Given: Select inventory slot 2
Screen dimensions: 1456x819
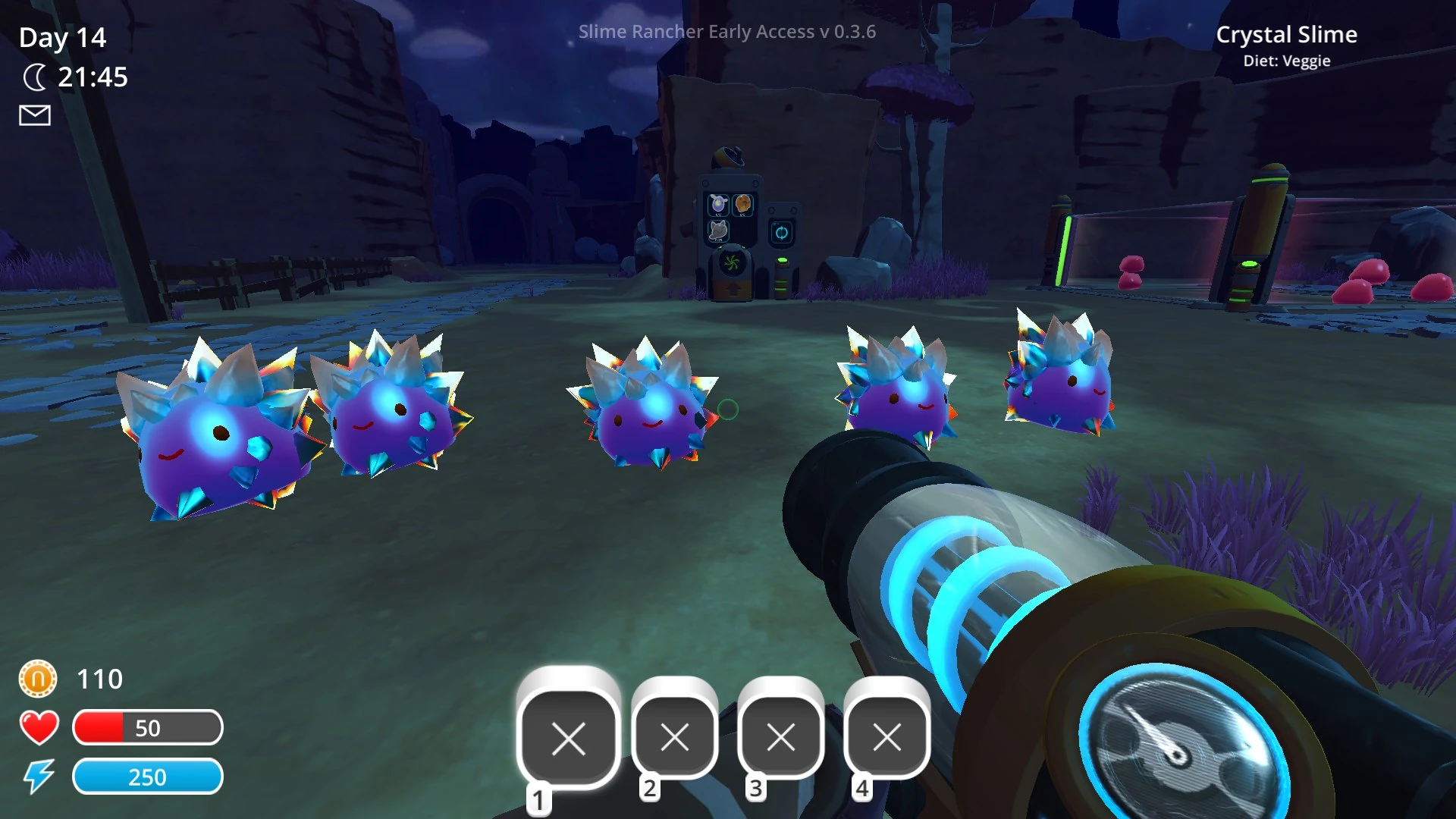Looking at the screenshot, I should coord(676,738).
